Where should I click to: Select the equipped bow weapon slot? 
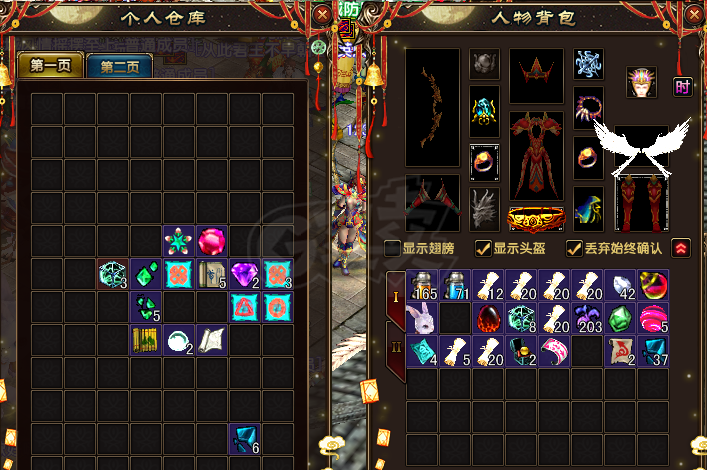432,108
